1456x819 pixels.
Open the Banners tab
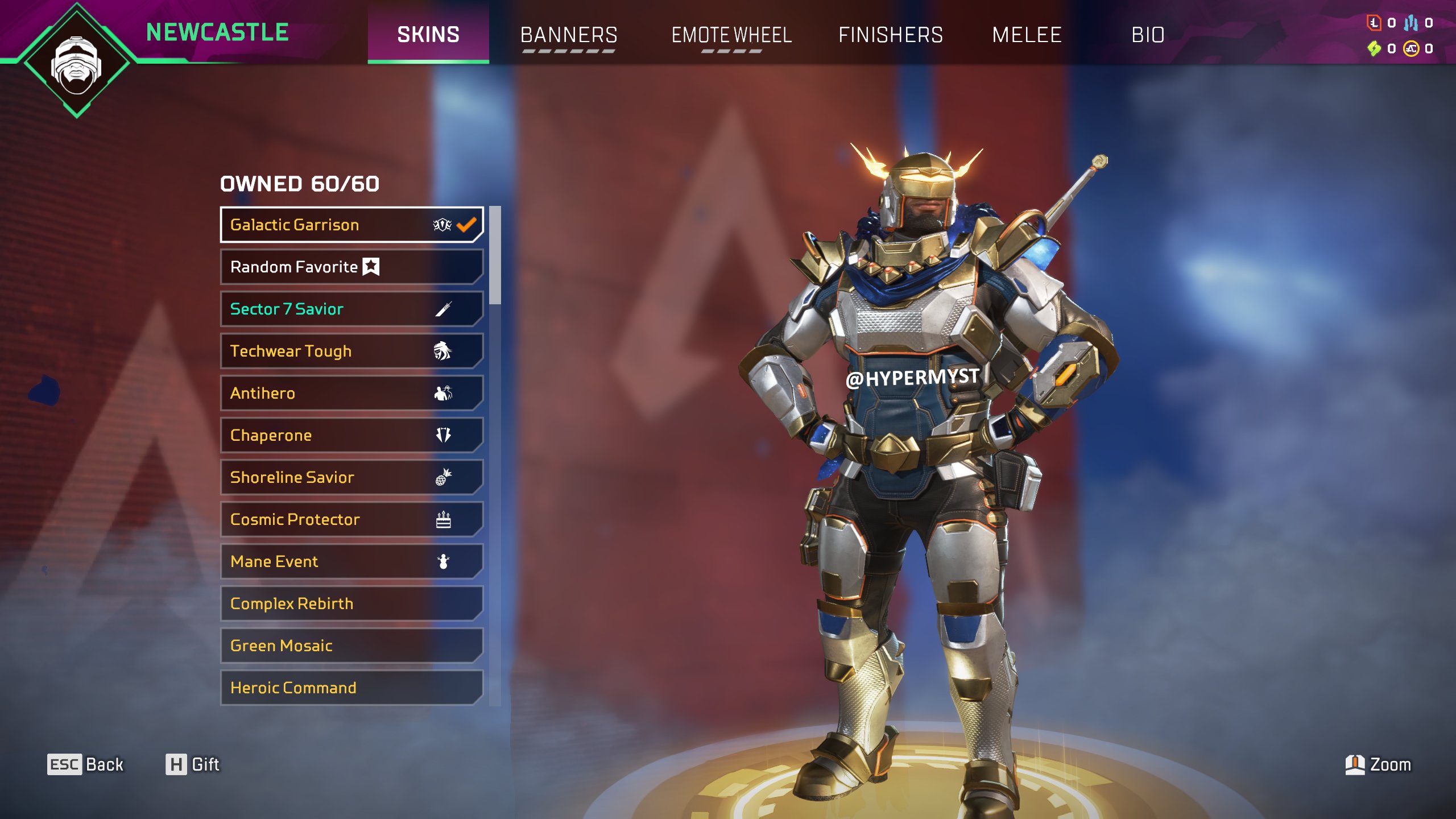click(568, 35)
